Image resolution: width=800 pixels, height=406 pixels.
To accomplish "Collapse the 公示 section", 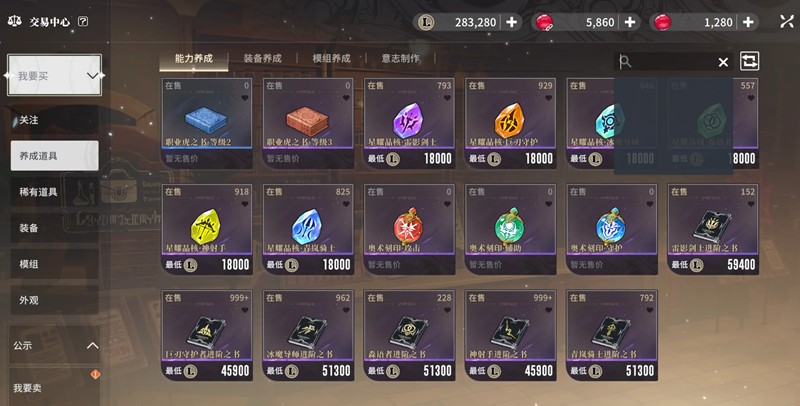I will 92,345.
